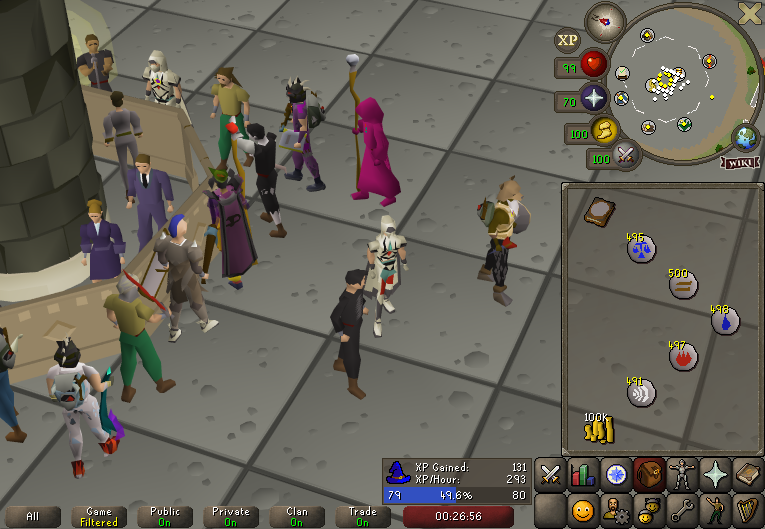Viewport: 765px width, 529px height.
Task: Open the Magic spellbook tab
Action: 748,473
